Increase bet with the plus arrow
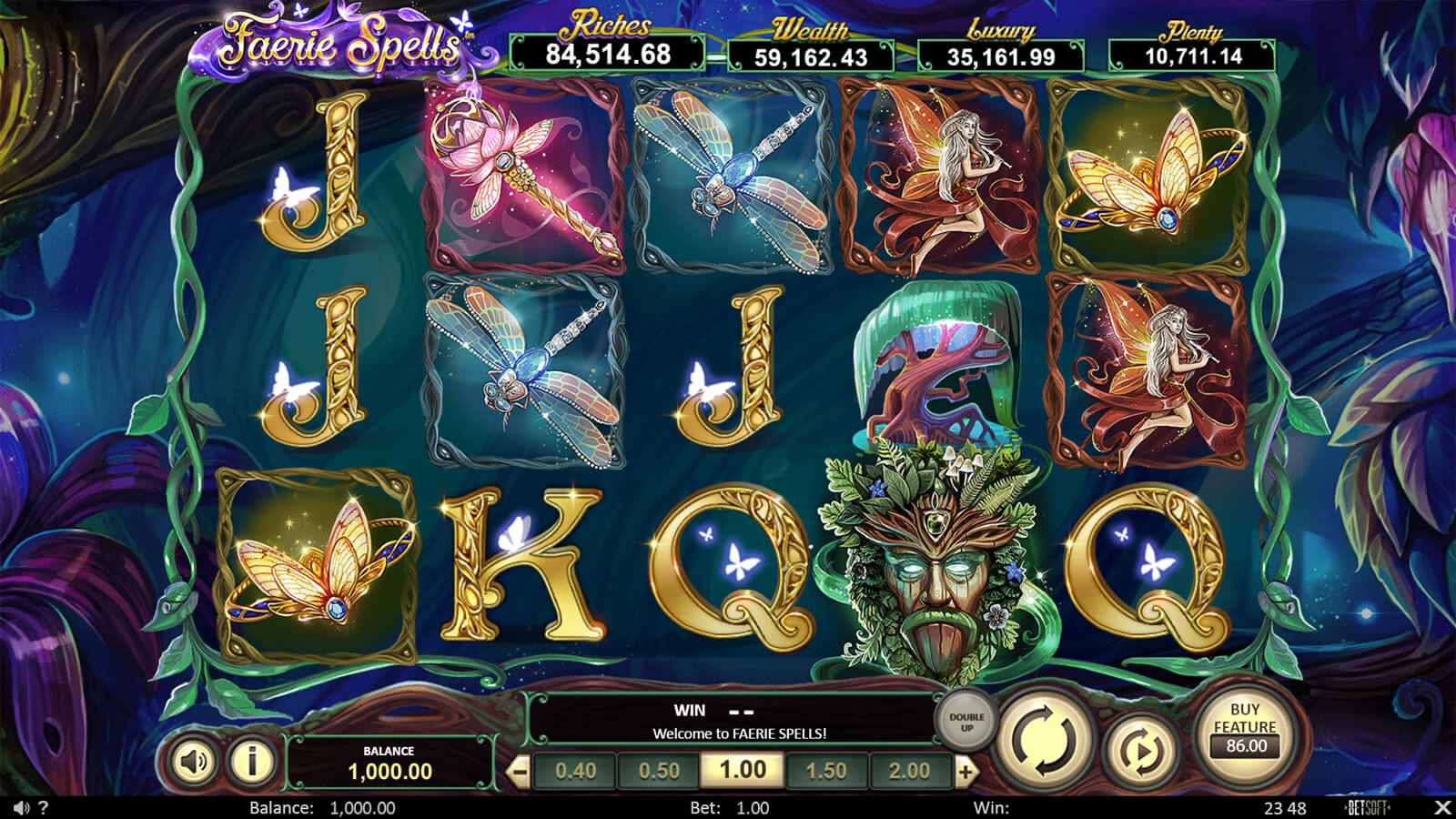The image size is (1456, 819). (966, 773)
